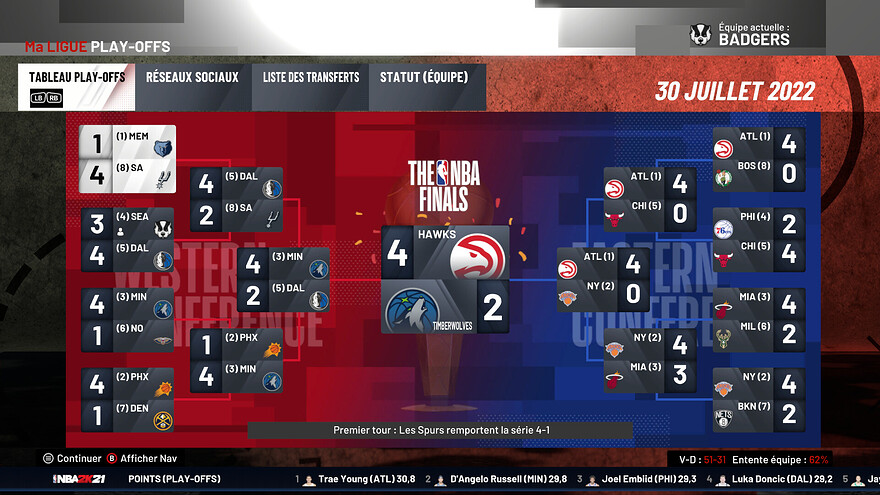Choose the MIA vs MIL first-round series
Image resolution: width=880 pixels, height=495 pixels.
coord(757,320)
